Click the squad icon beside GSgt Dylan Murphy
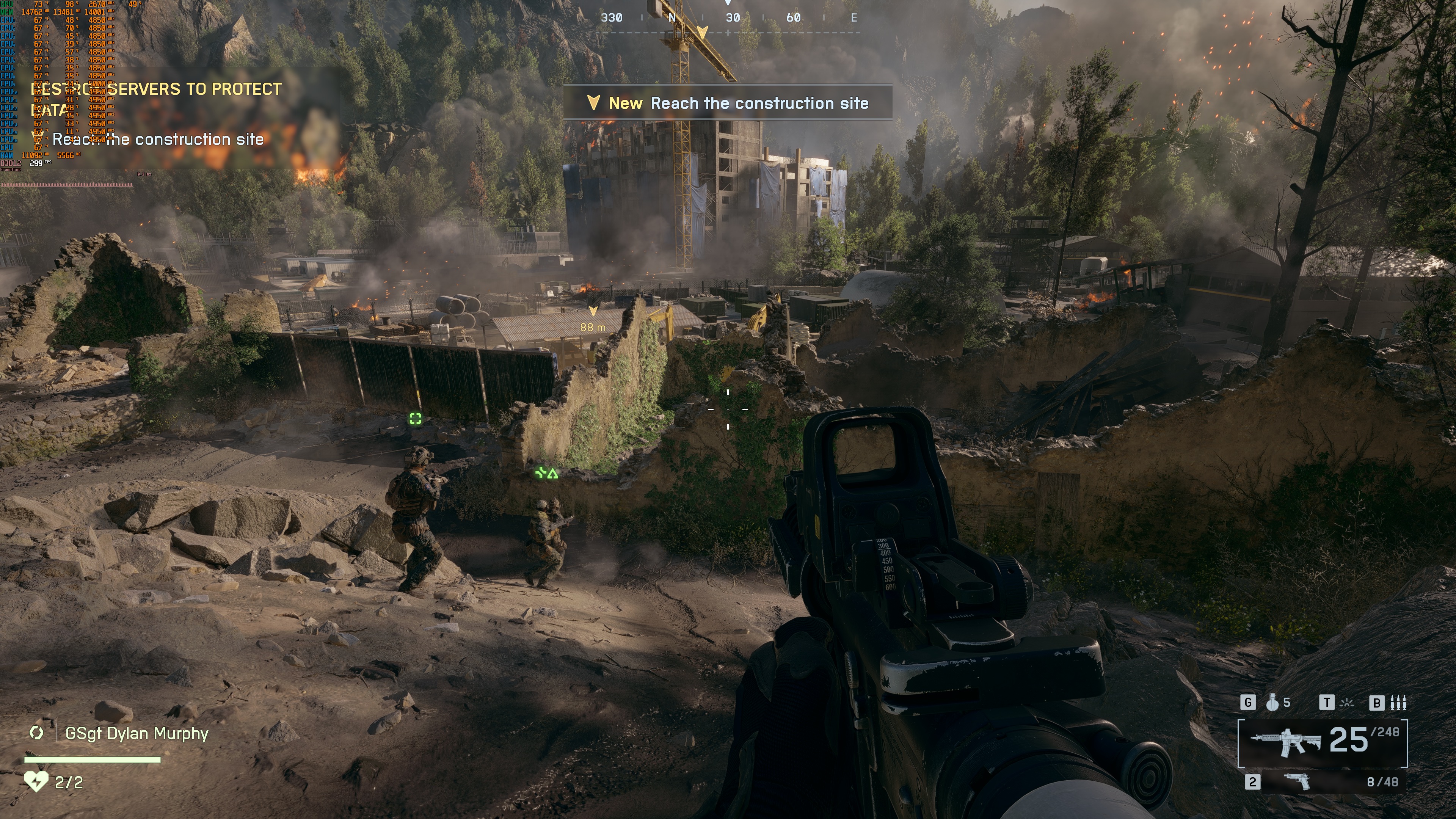This screenshot has width=1456, height=819. 36,733
